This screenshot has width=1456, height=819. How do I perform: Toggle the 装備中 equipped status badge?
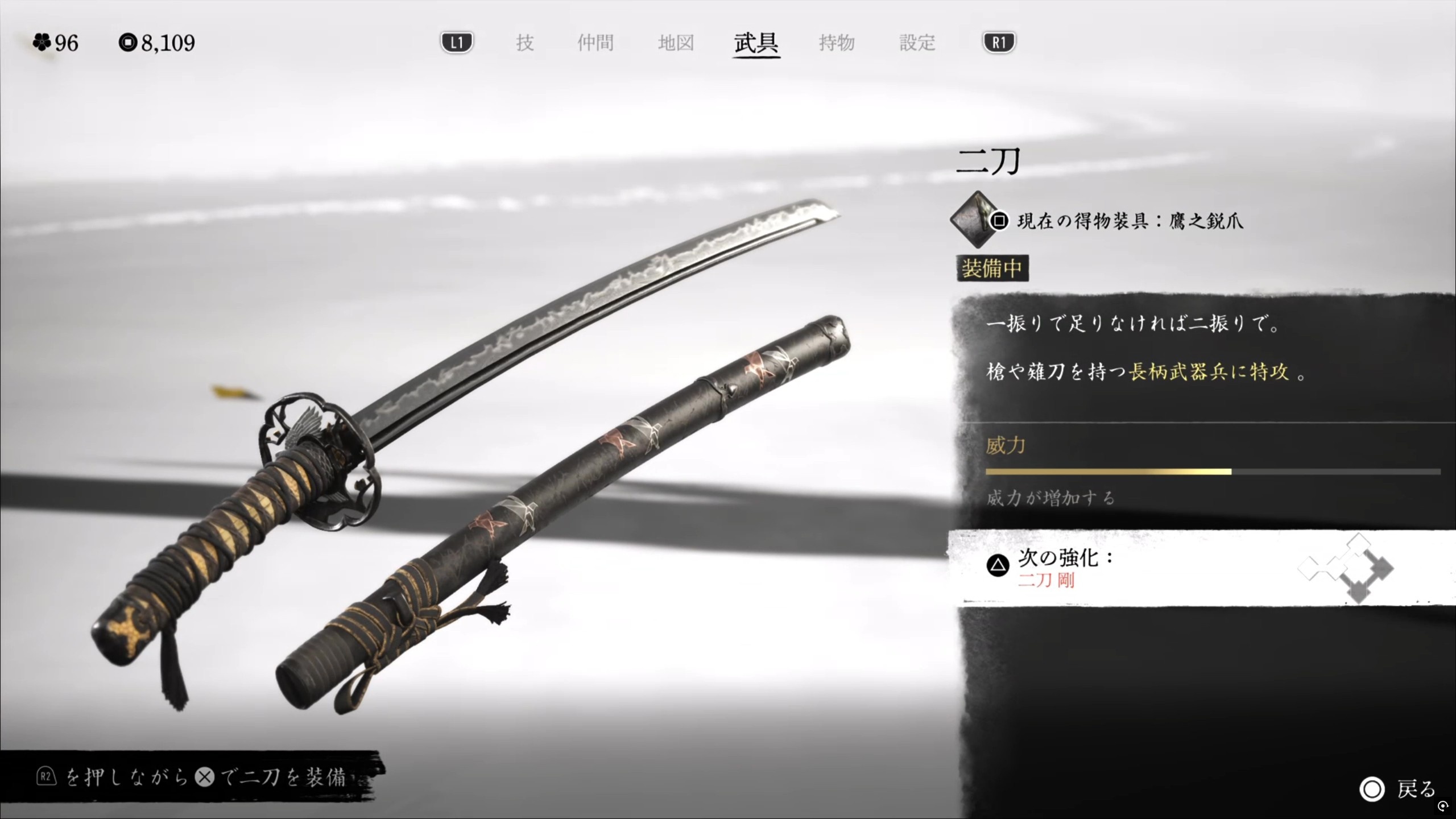coord(992,269)
